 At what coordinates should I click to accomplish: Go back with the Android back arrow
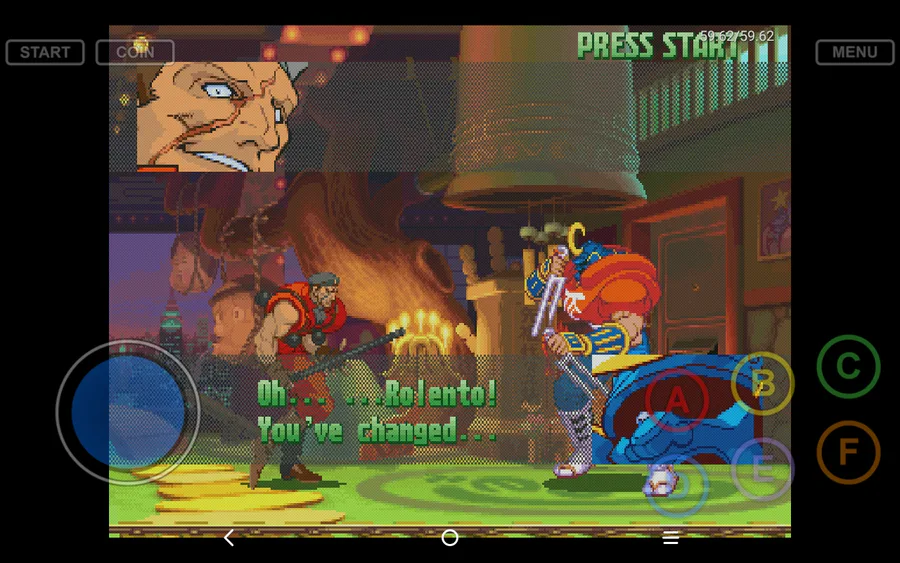click(229, 538)
